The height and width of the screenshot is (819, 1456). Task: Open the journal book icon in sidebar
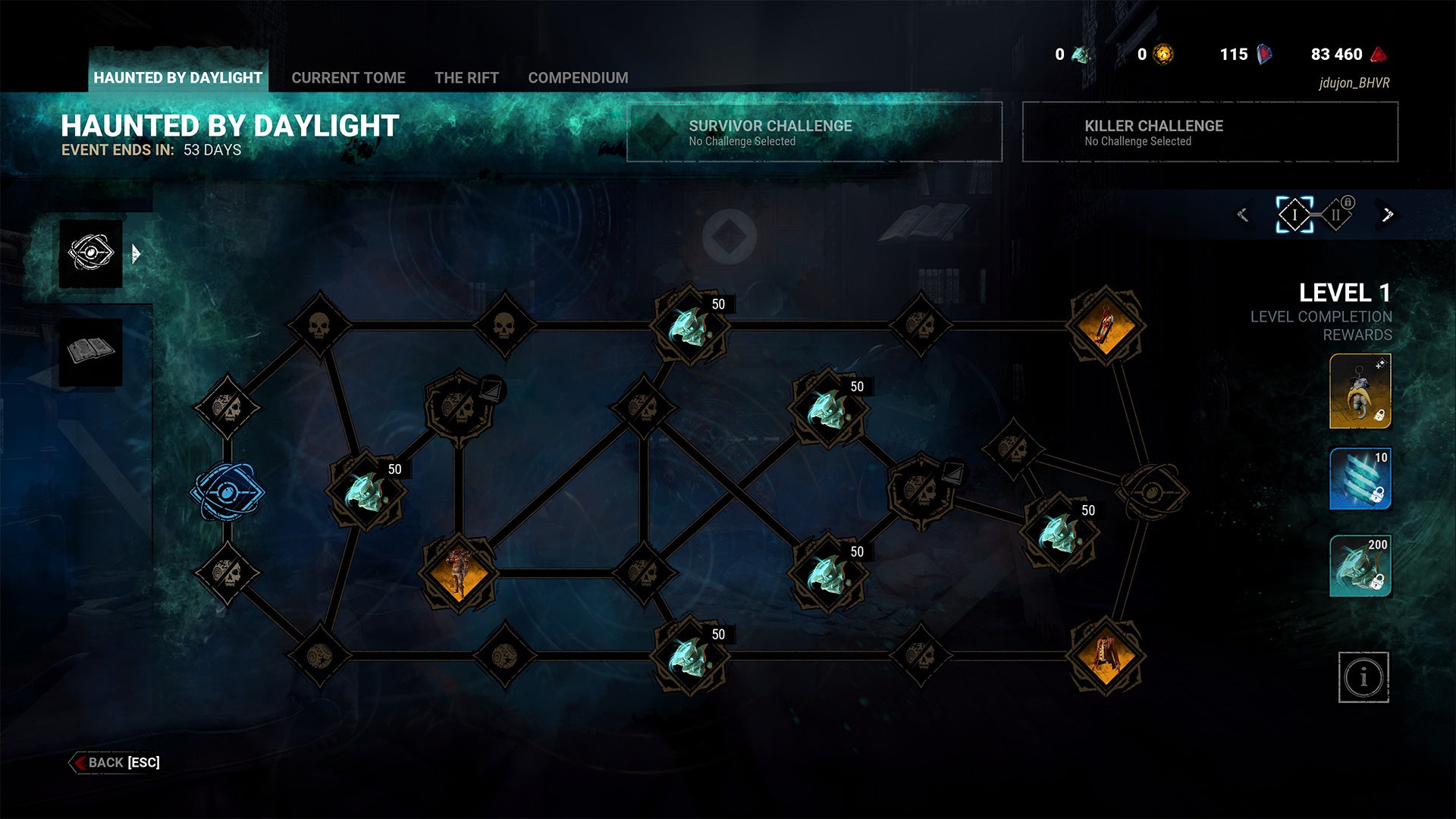coord(91,351)
